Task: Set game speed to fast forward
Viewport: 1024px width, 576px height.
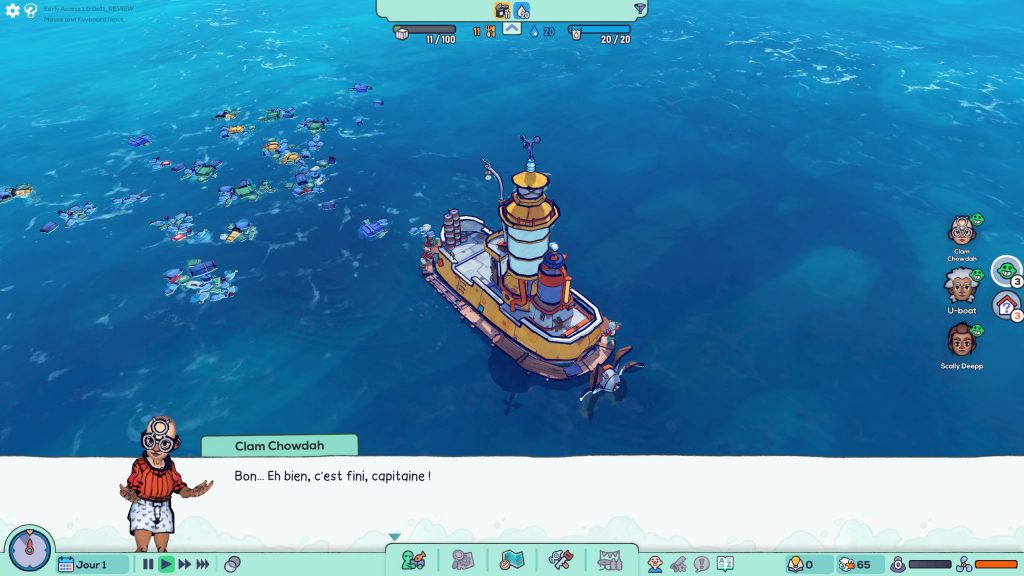Action: 184,564
